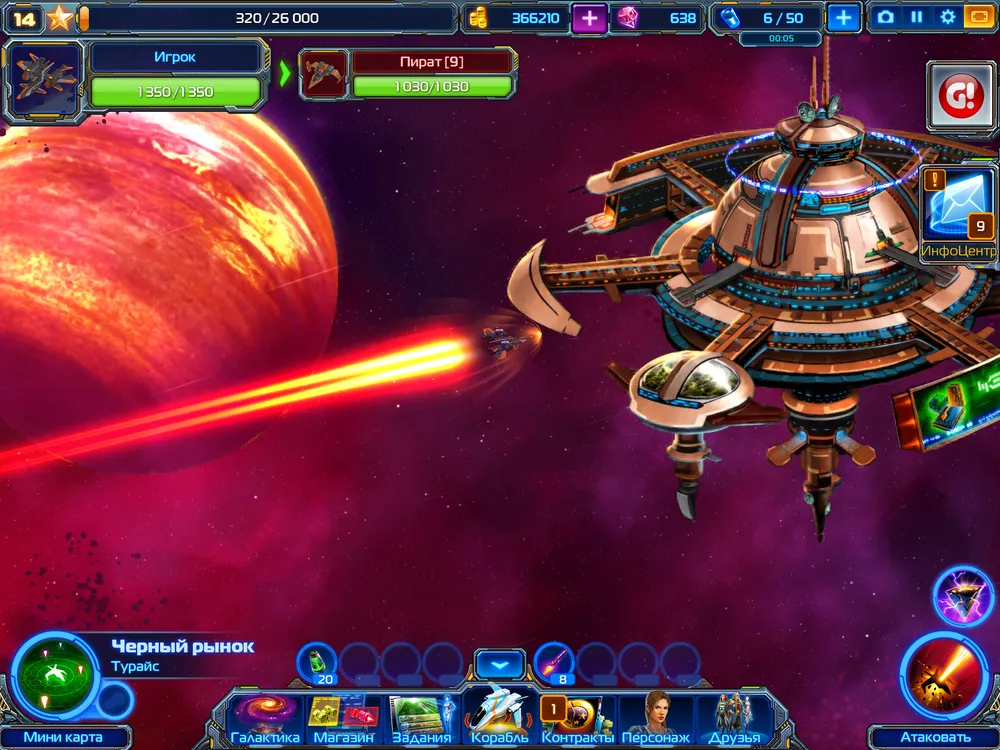Select the rocket ammo slot

coord(553,661)
